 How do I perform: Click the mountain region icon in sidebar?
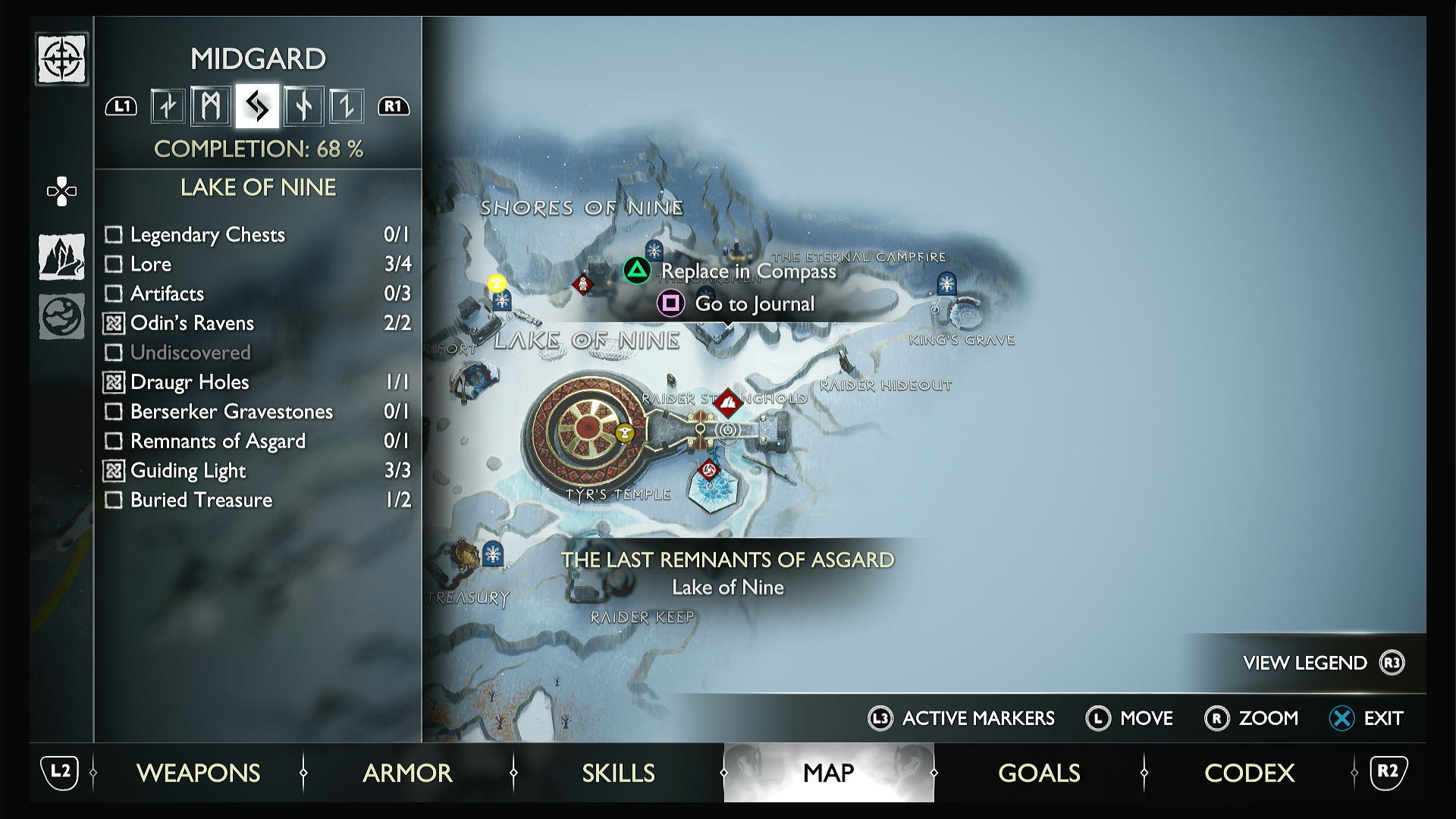click(61, 256)
